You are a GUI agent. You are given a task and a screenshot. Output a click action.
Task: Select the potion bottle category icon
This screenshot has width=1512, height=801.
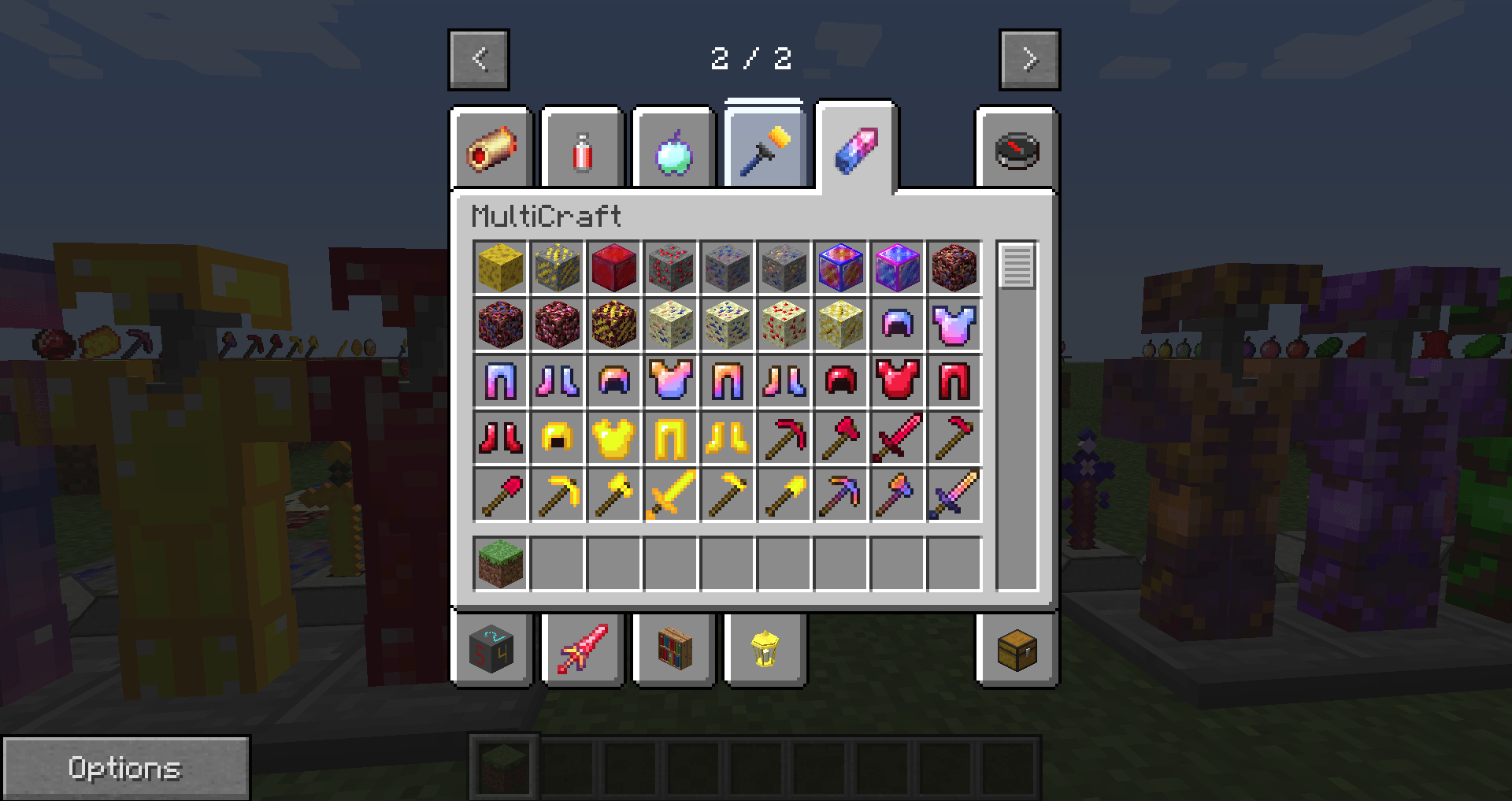pos(583,150)
